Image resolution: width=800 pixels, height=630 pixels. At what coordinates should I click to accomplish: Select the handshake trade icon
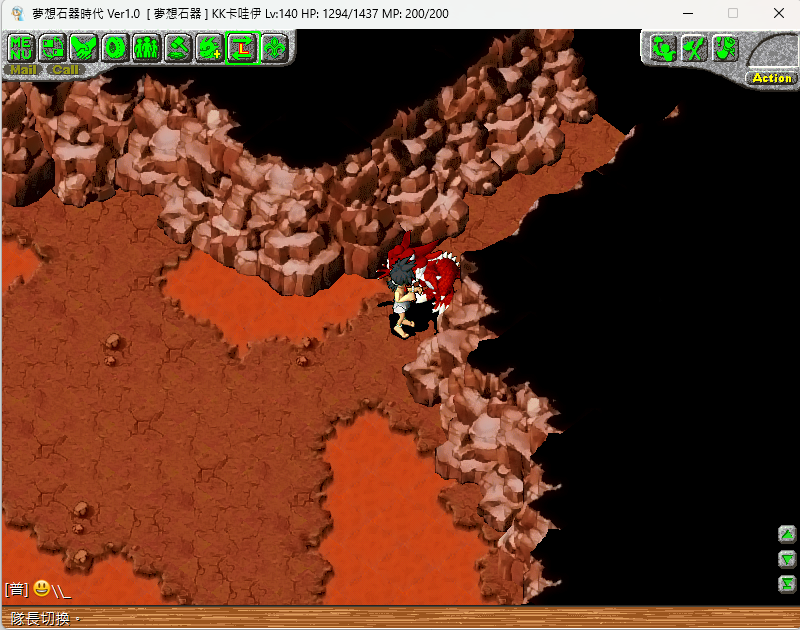[84, 47]
